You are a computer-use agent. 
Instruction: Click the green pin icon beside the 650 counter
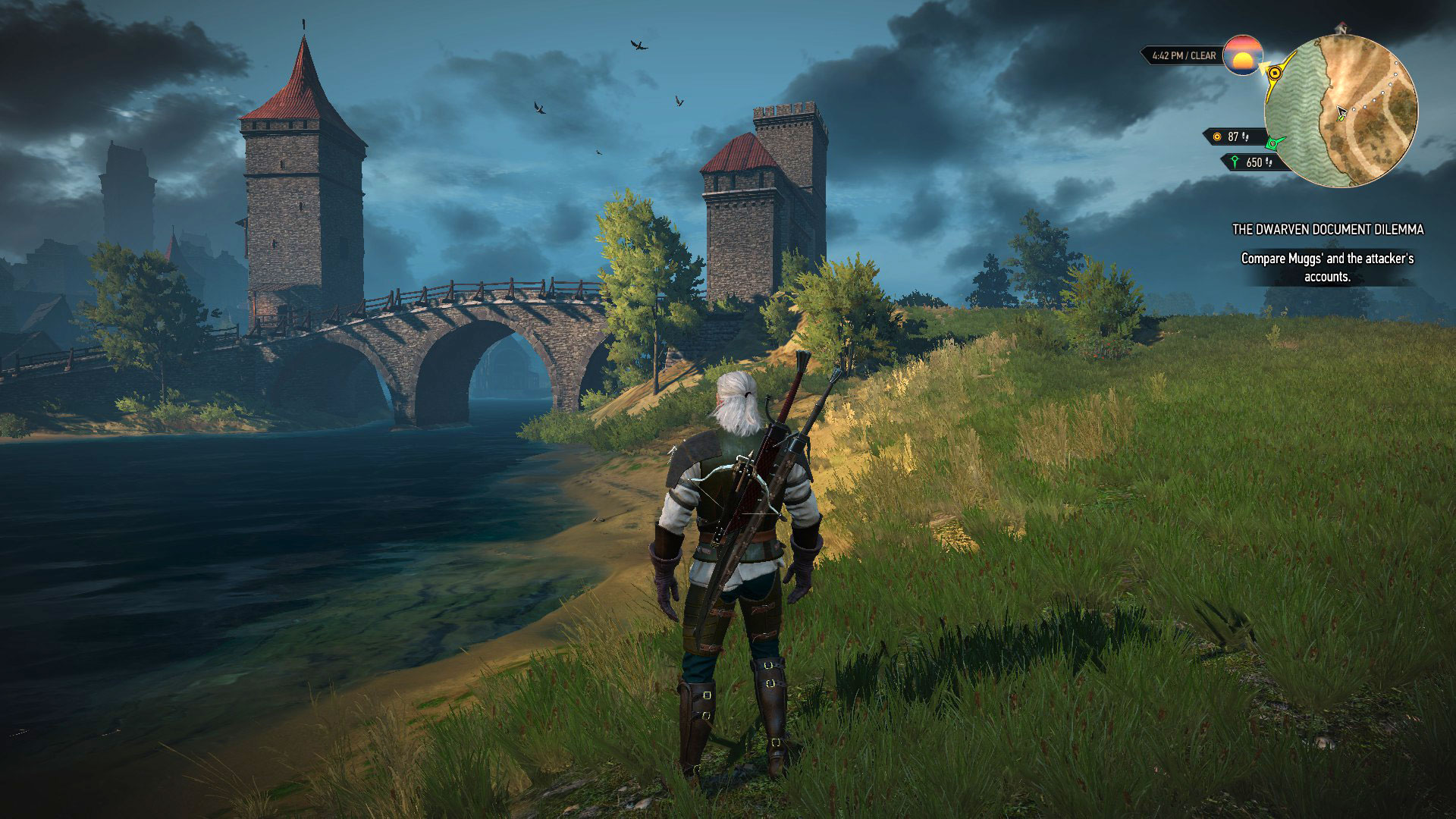tap(1236, 161)
